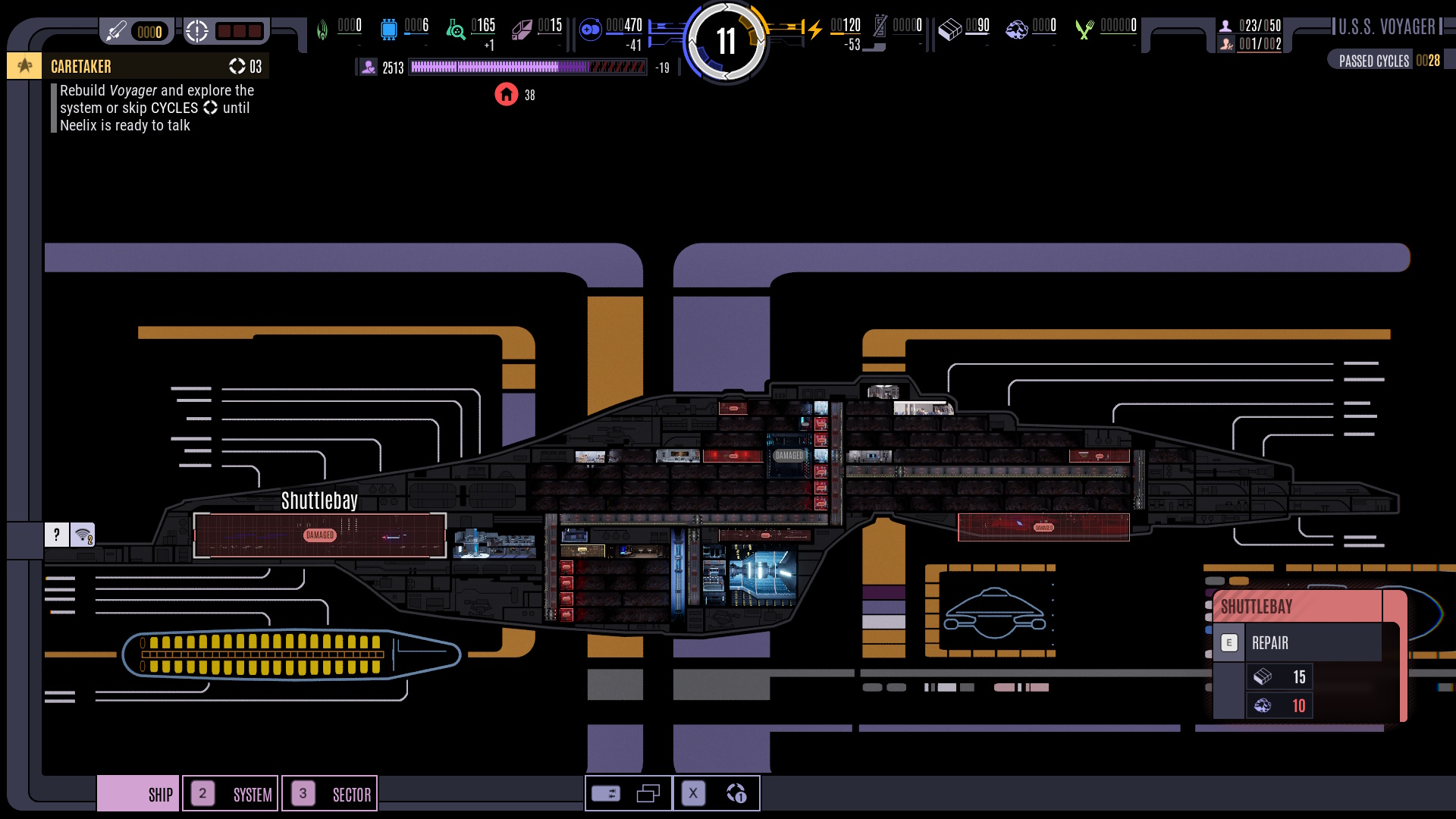The image size is (1456, 819).
Task: Open the signal notifications icon
Action: pos(83,535)
